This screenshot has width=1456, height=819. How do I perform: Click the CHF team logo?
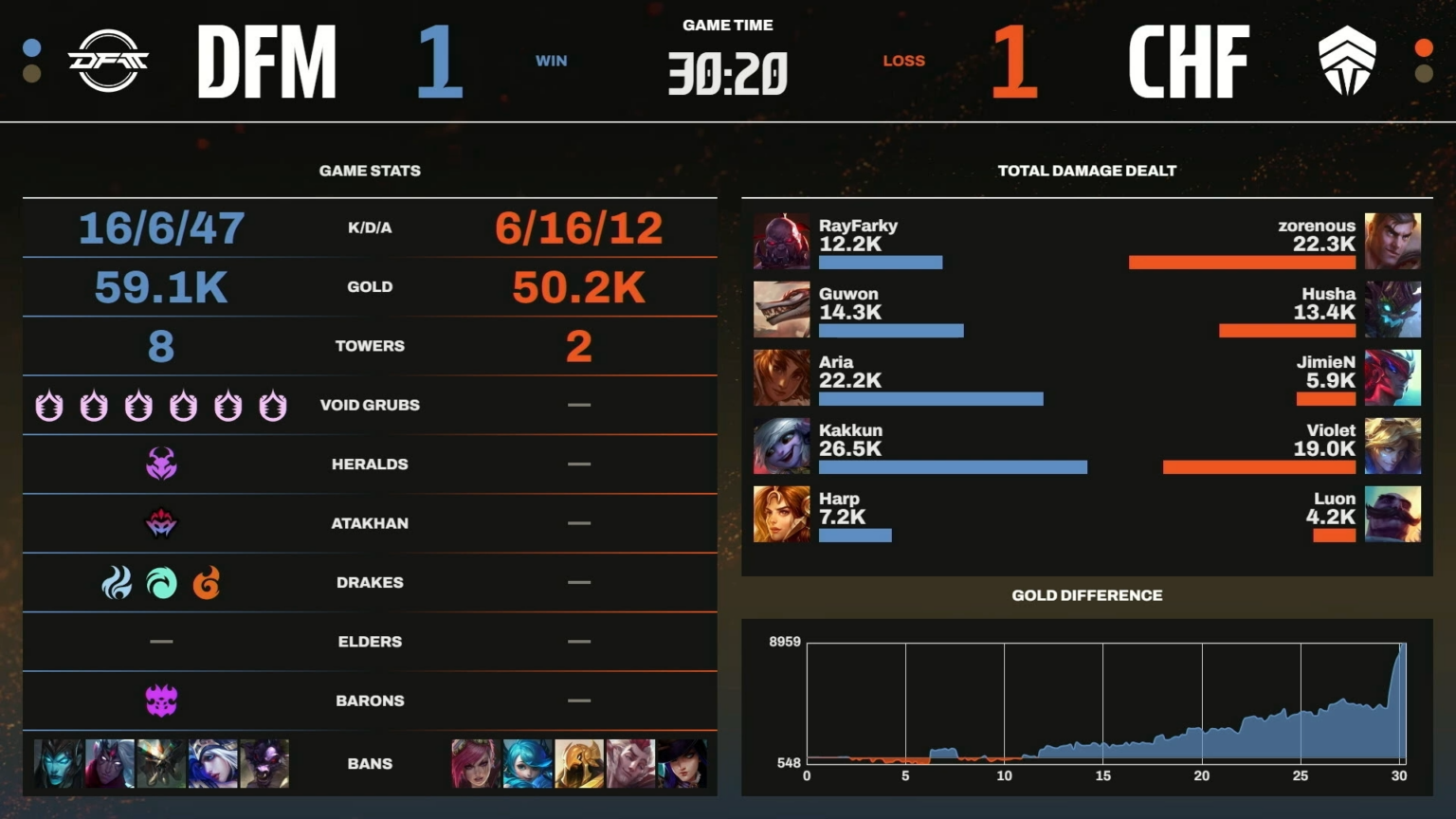(x=1347, y=61)
